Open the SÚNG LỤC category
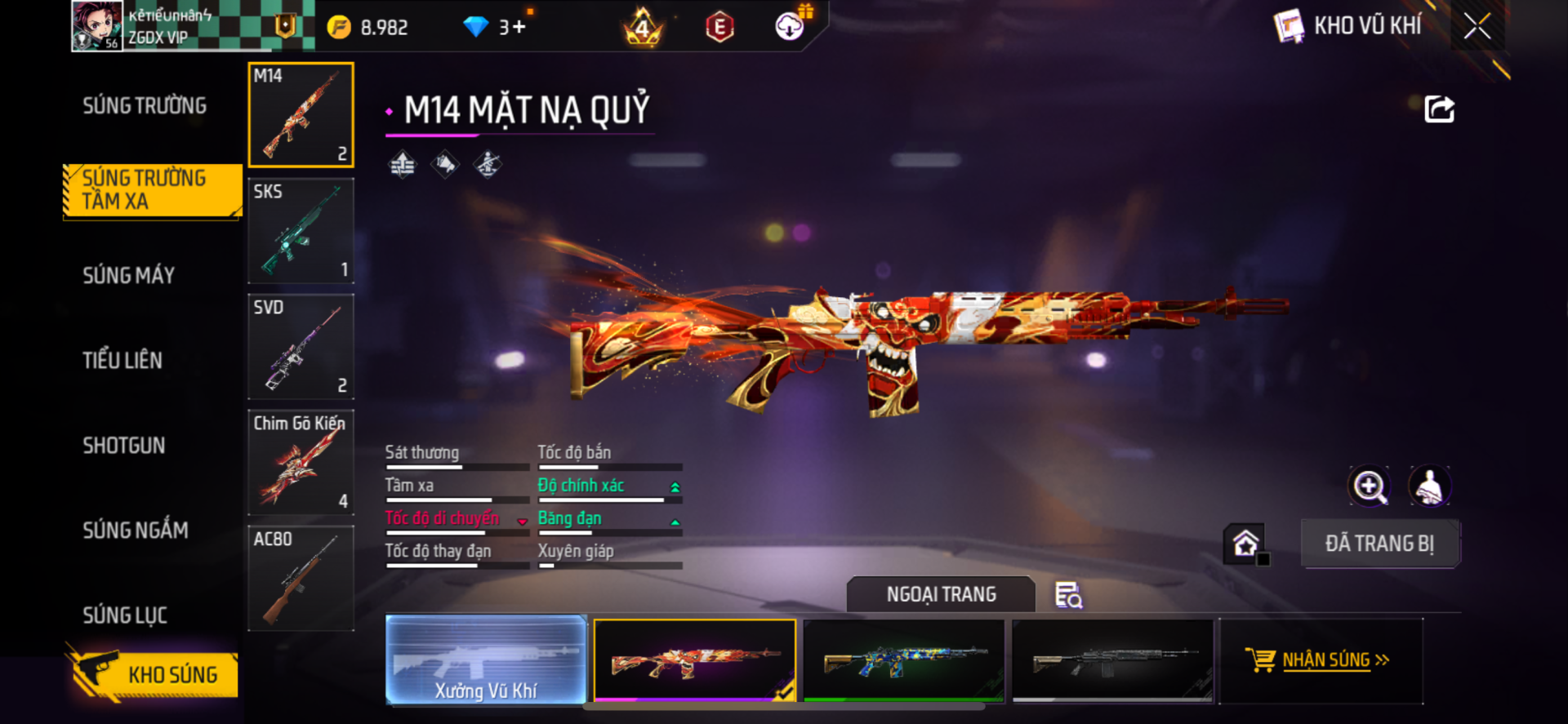 125,615
